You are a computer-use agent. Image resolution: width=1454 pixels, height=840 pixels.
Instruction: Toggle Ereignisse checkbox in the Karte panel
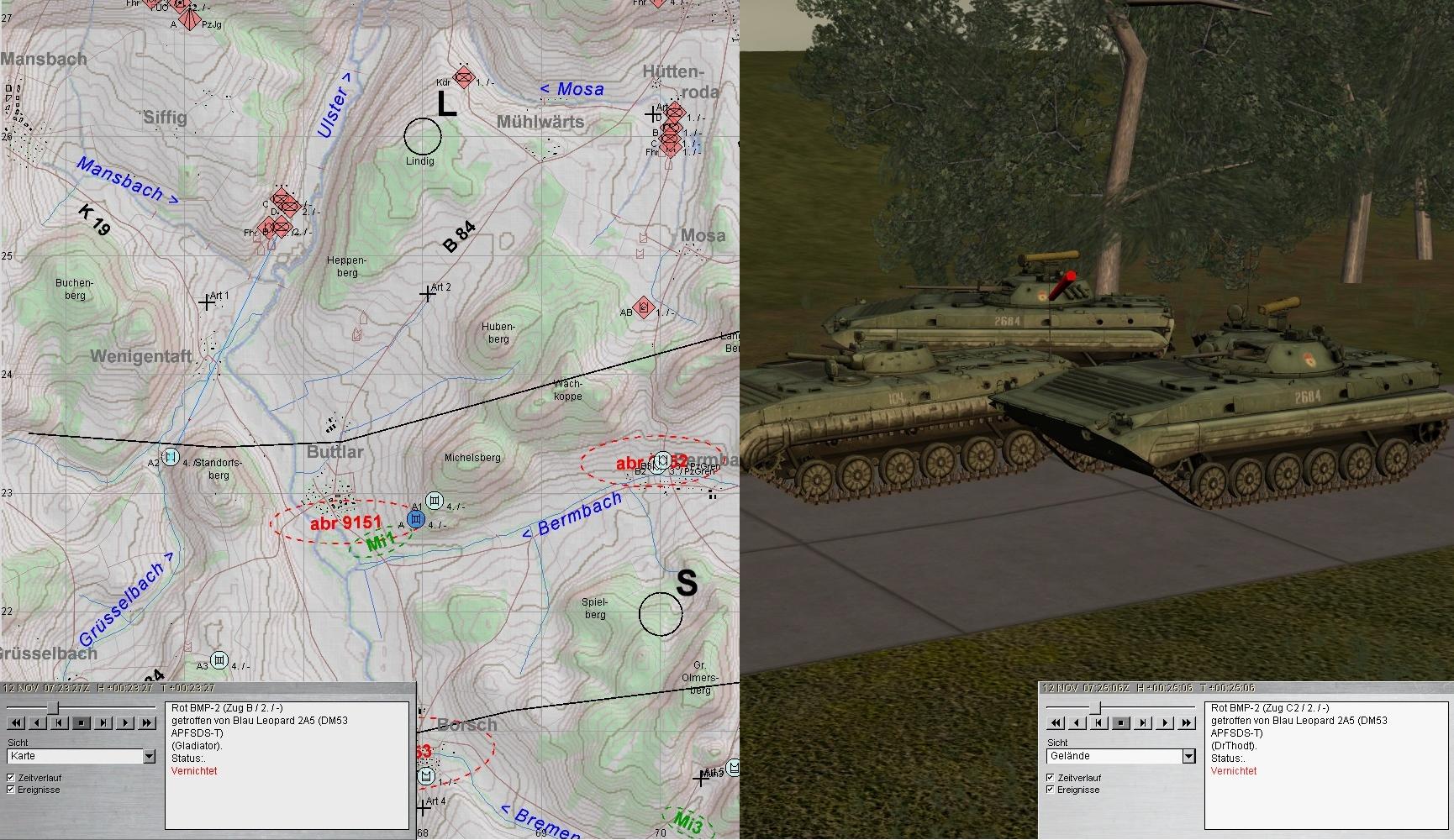[x=11, y=790]
